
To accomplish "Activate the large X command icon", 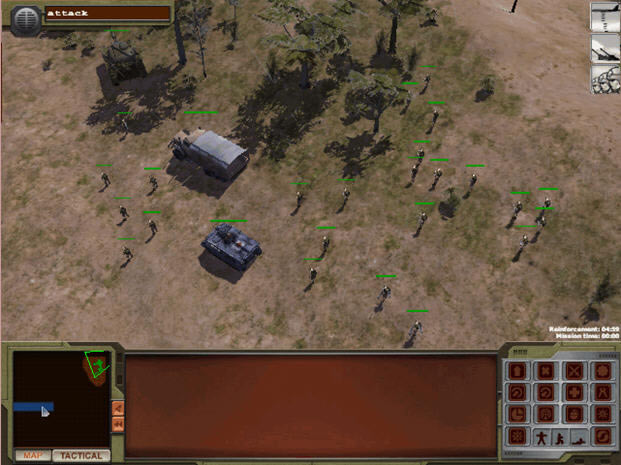I will click(x=574, y=371).
